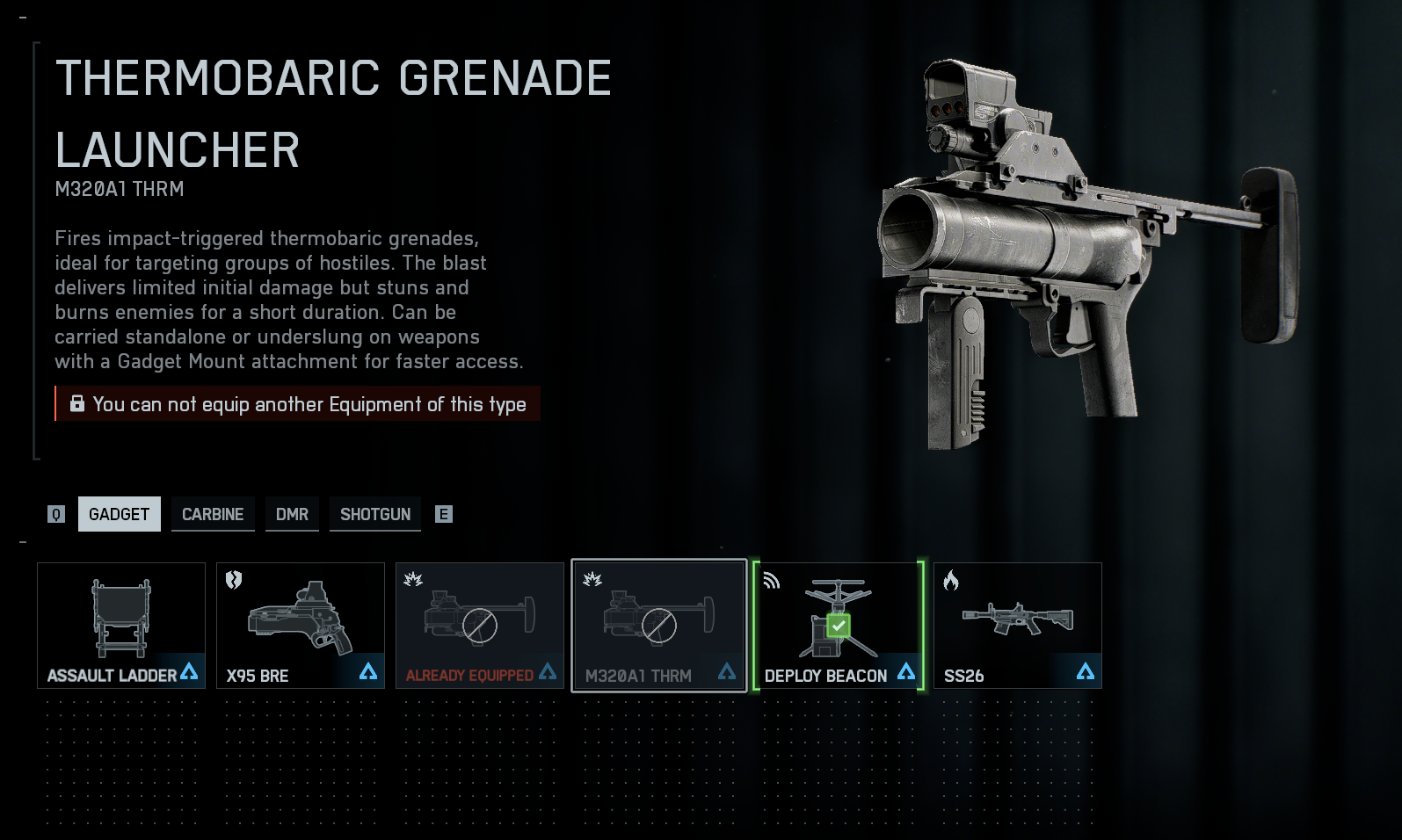1402x840 pixels.
Task: Choose the Assault Ladder gadget
Action: pyautogui.click(x=121, y=626)
